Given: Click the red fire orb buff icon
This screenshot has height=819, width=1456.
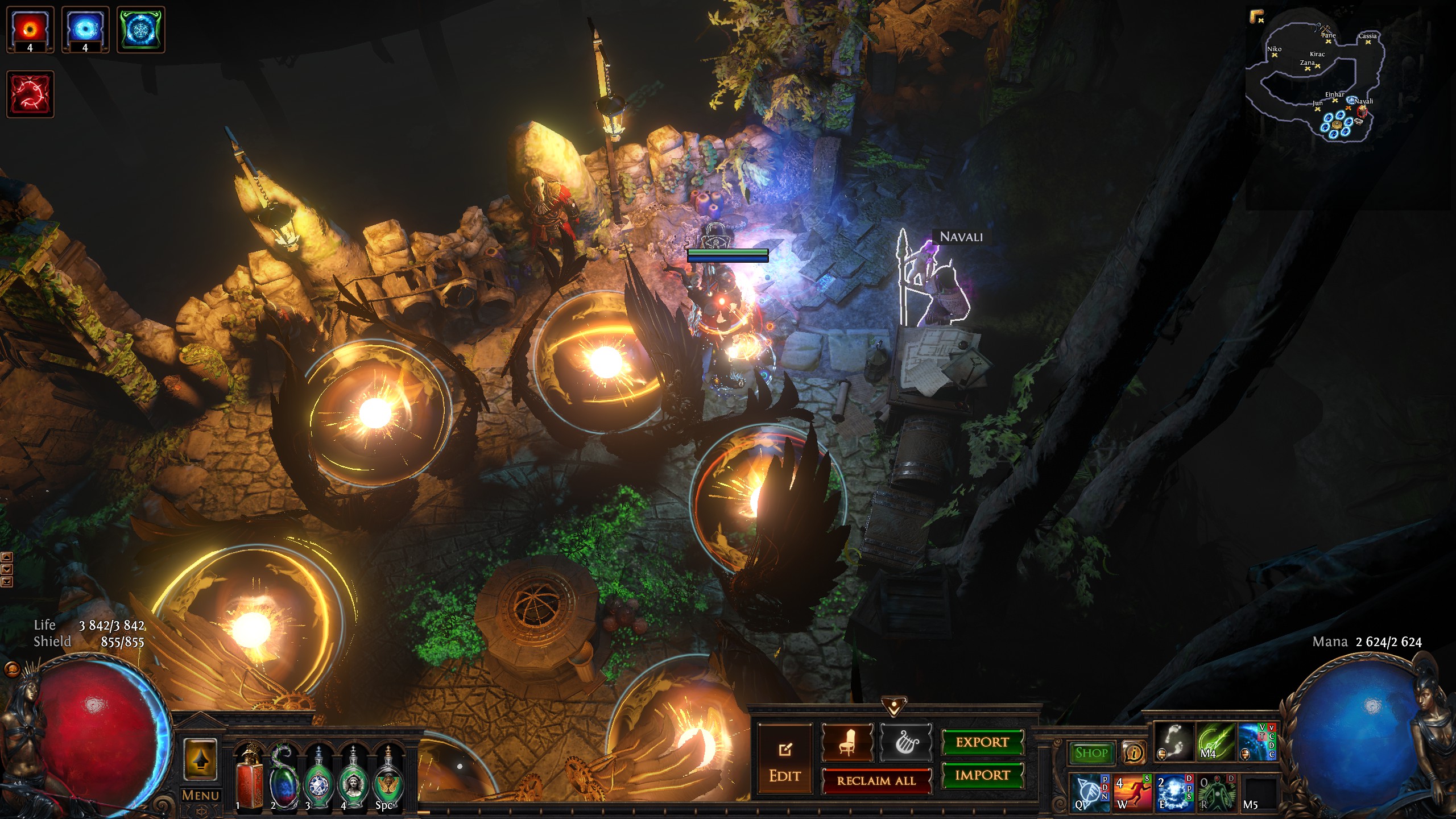Looking at the screenshot, I should tap(30, 30).
